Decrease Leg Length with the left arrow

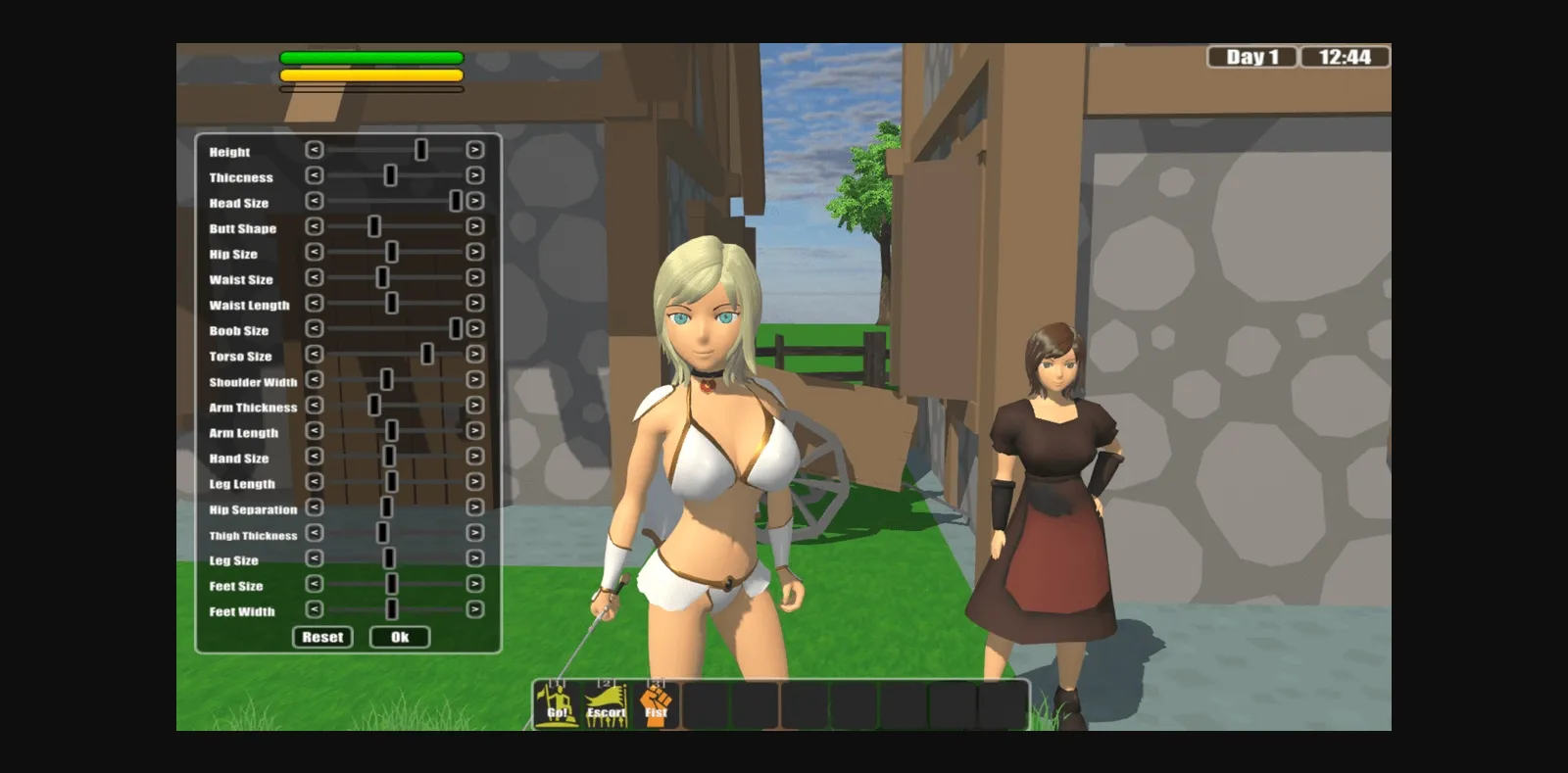coord(314,483)
